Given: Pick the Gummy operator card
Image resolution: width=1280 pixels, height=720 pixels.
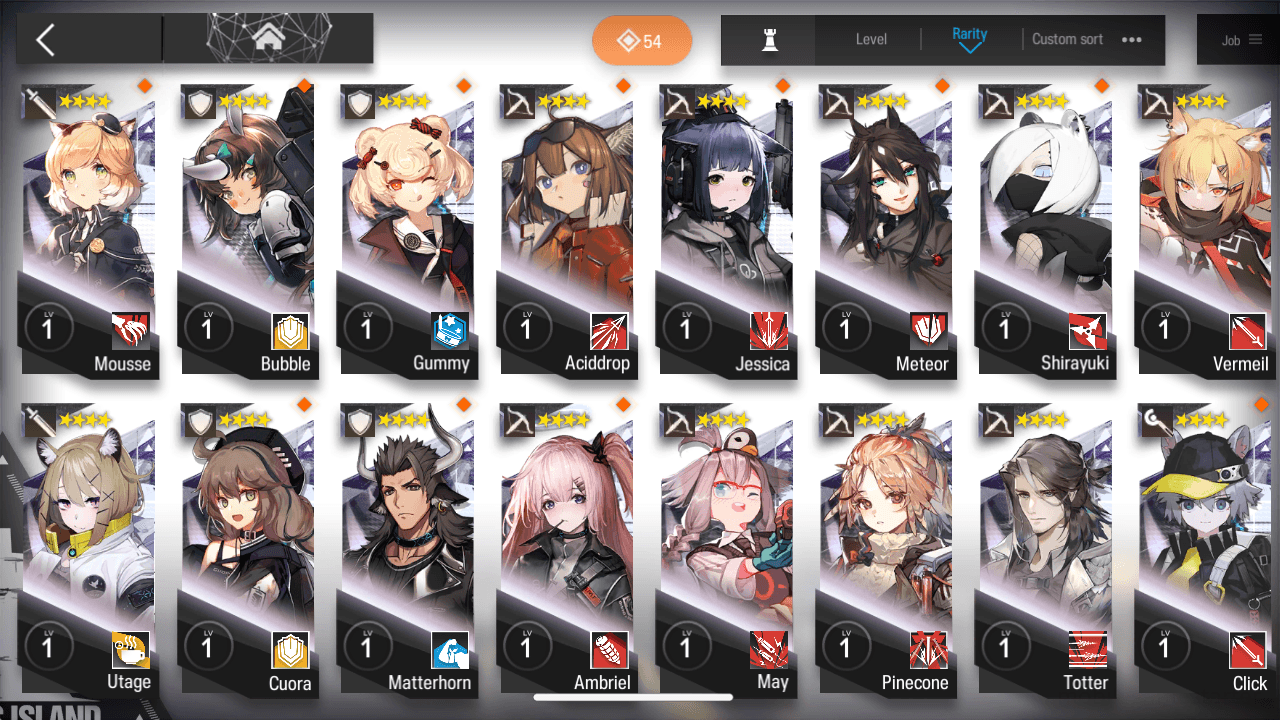Looking at the screenshot, I should [x=407, y=230].
